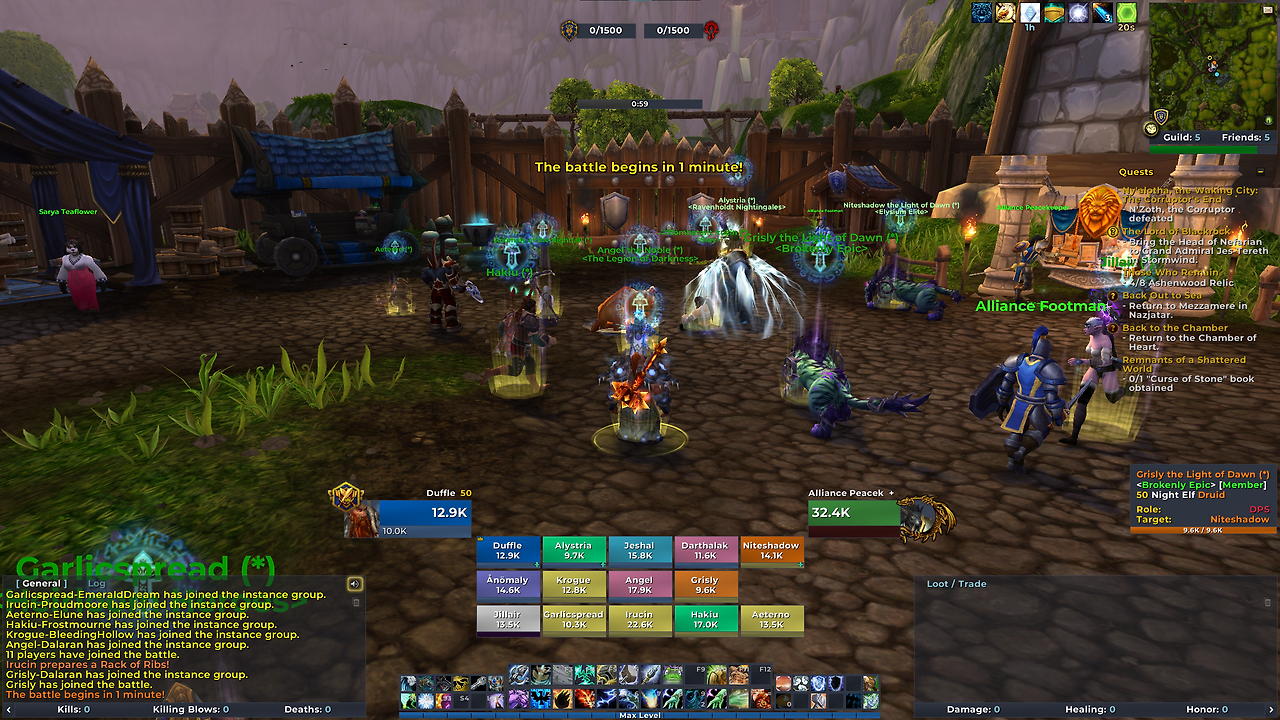Open the Back to the Chamber quest
The width and height of the screenshot is (1280, 720).
tap(1174, 328)
